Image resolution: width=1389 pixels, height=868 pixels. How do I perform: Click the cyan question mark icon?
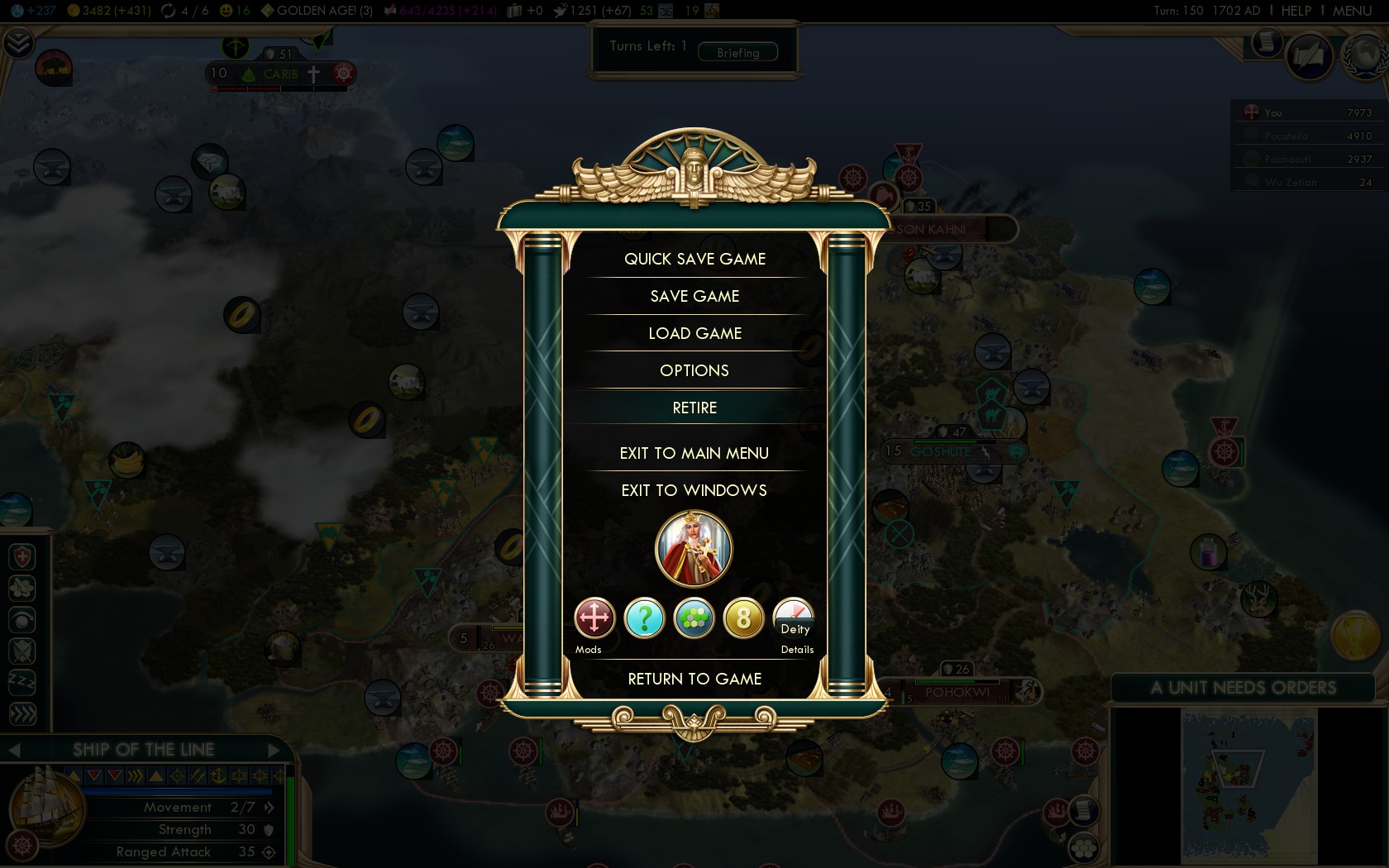tap(644, 618)
